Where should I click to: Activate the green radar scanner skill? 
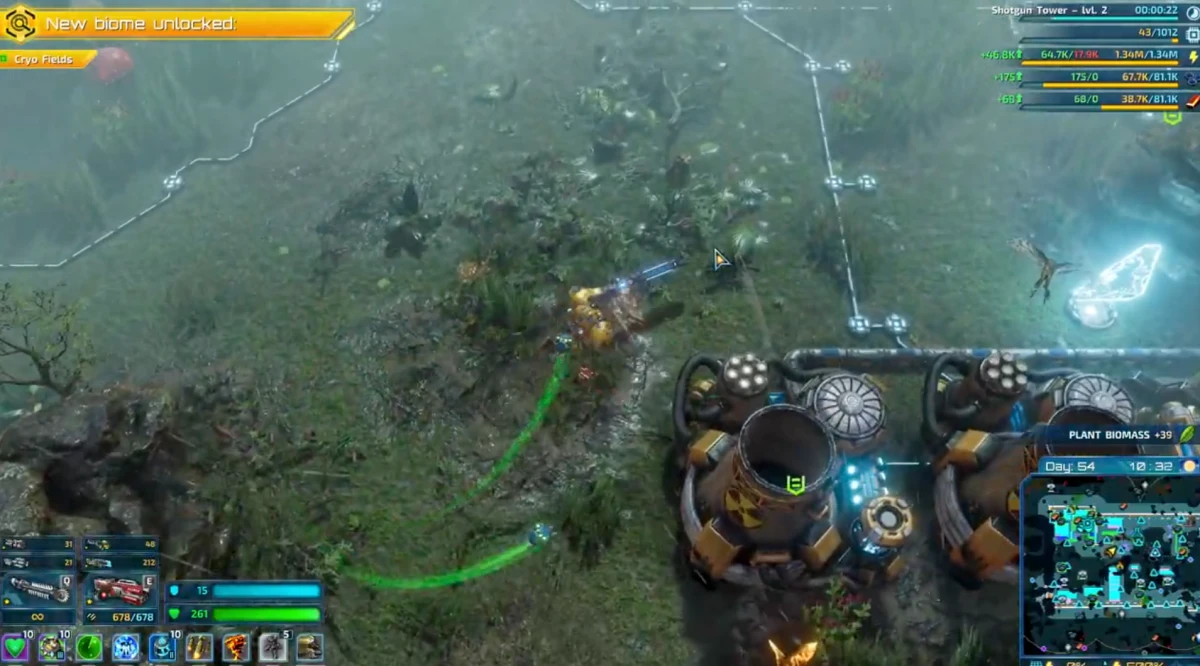(x=89, y=648)
